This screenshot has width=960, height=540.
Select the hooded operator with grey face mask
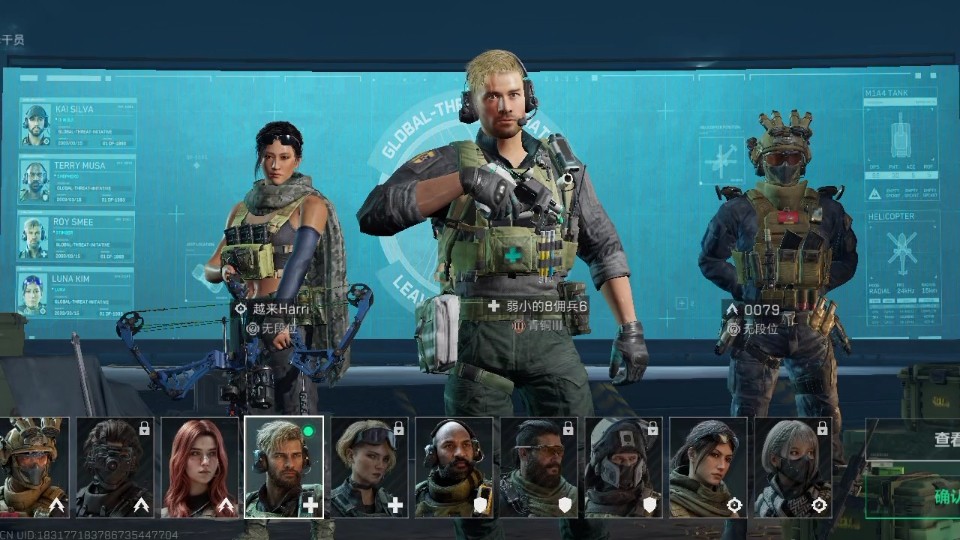[624, 467]
